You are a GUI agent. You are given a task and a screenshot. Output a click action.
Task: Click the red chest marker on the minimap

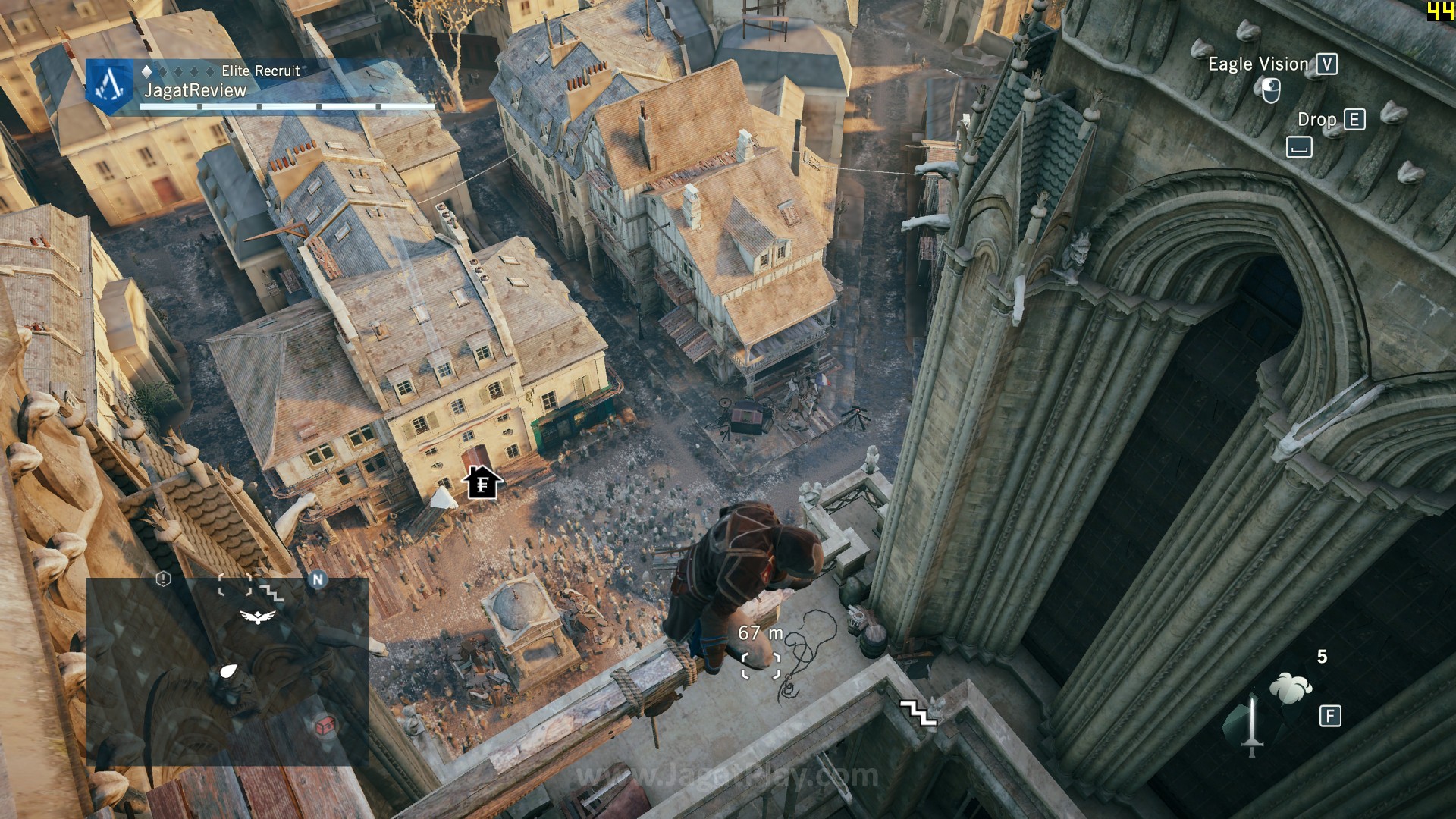point(325,726)
